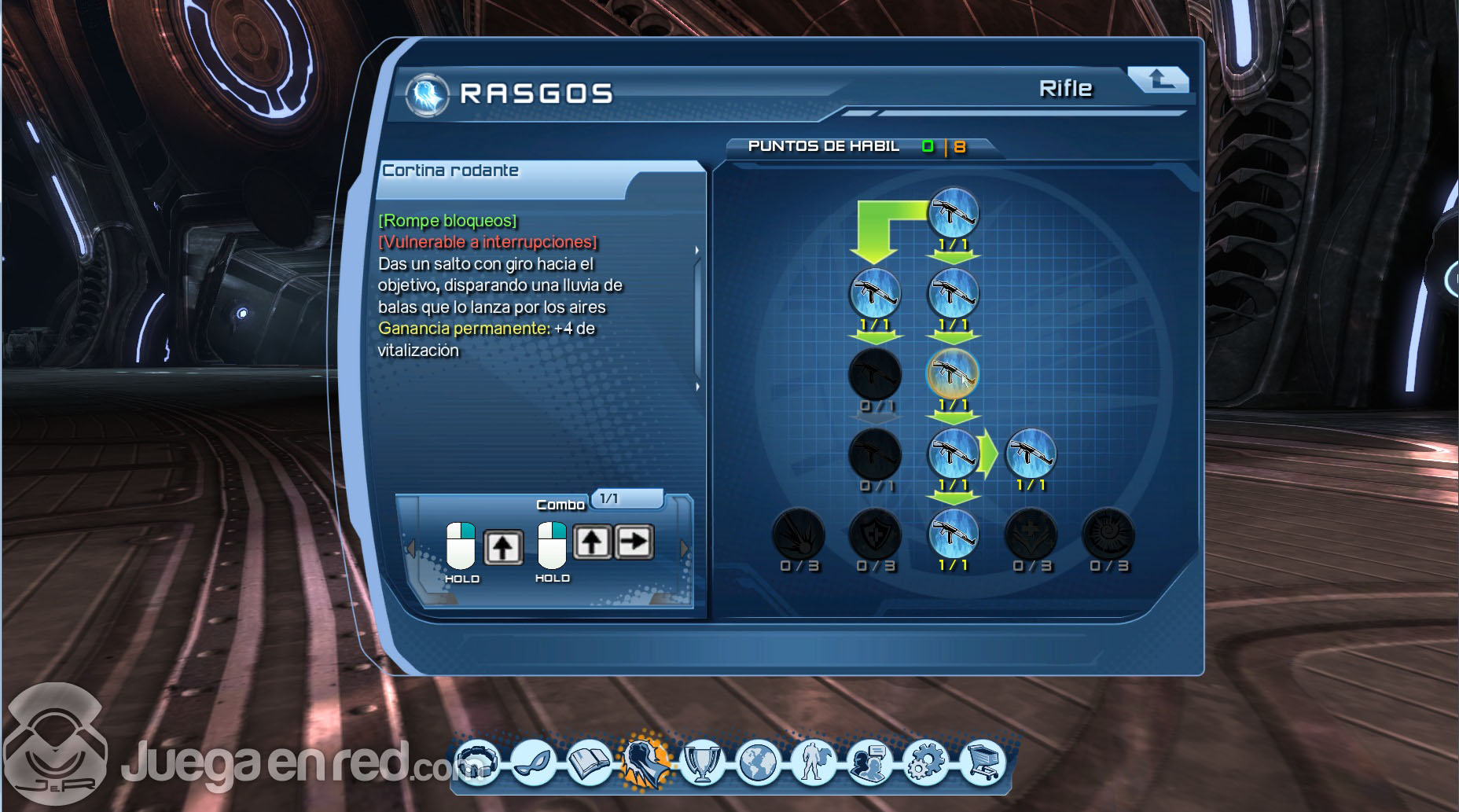Select the locked shield-with-cross skill node
The width and height of the screenshot is (1459, 812).
pos(876,535)
